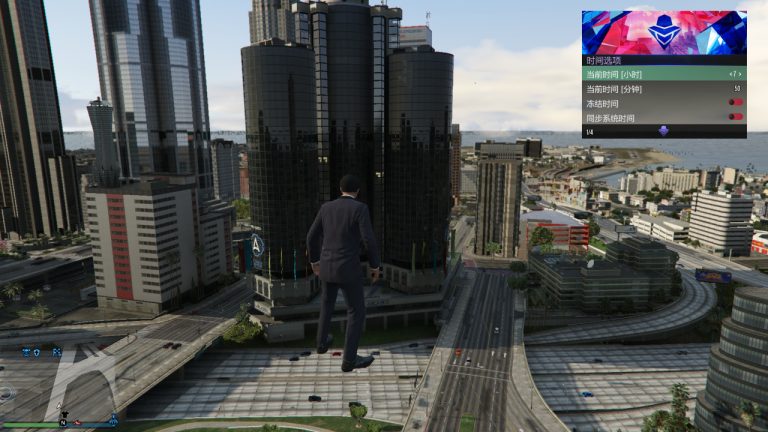Click the minimap
Viewport: 768px width, 432px height.
pyautogui.click(x=58, y=385)
